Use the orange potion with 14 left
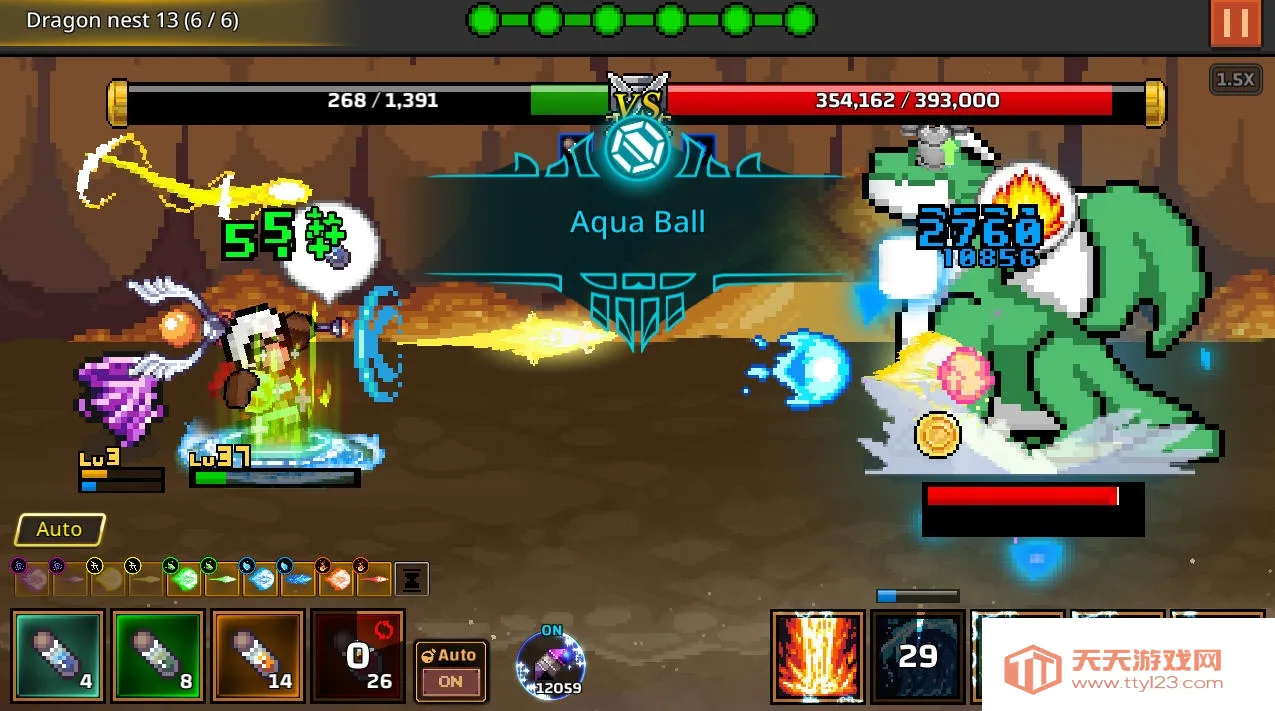Viewport: 1275px width, 711px height. 258,656
